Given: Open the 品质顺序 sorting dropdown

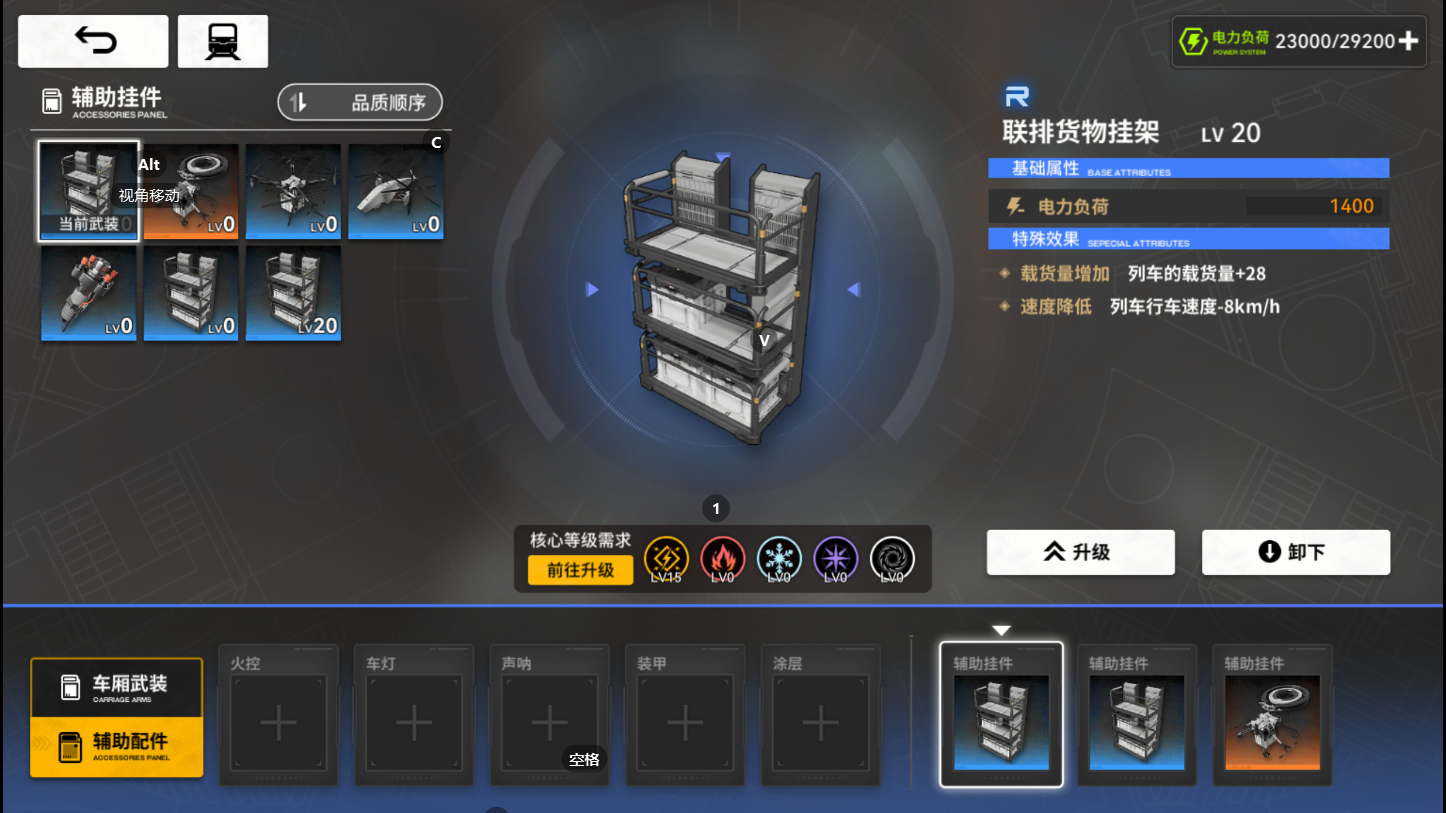Looking at the screenshot, I should coord(359,101).
